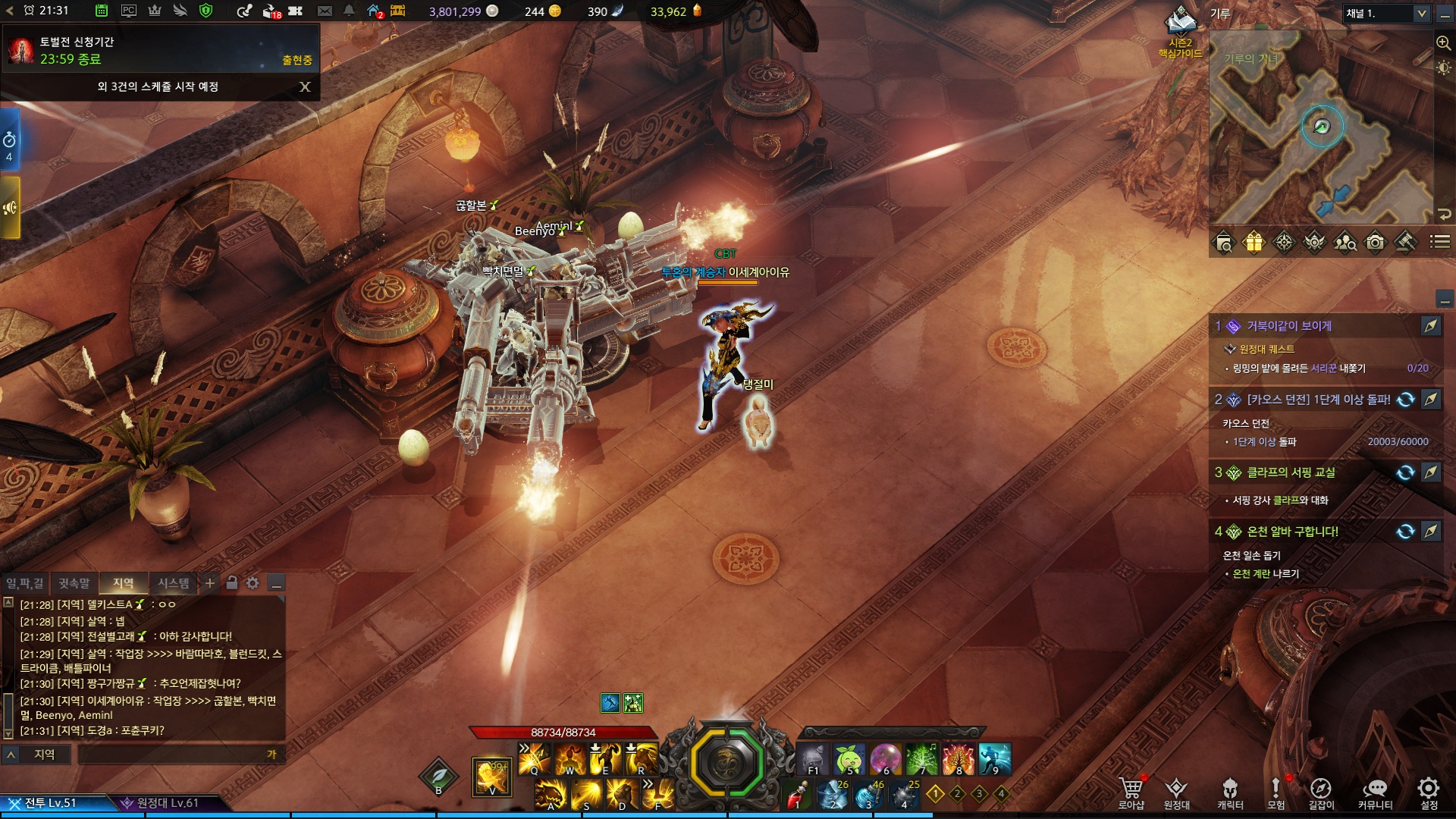The width and height of the screenshot is (1456, 819).
Task: Open the 모험 adventure menu
Action: coord(1276,792)
